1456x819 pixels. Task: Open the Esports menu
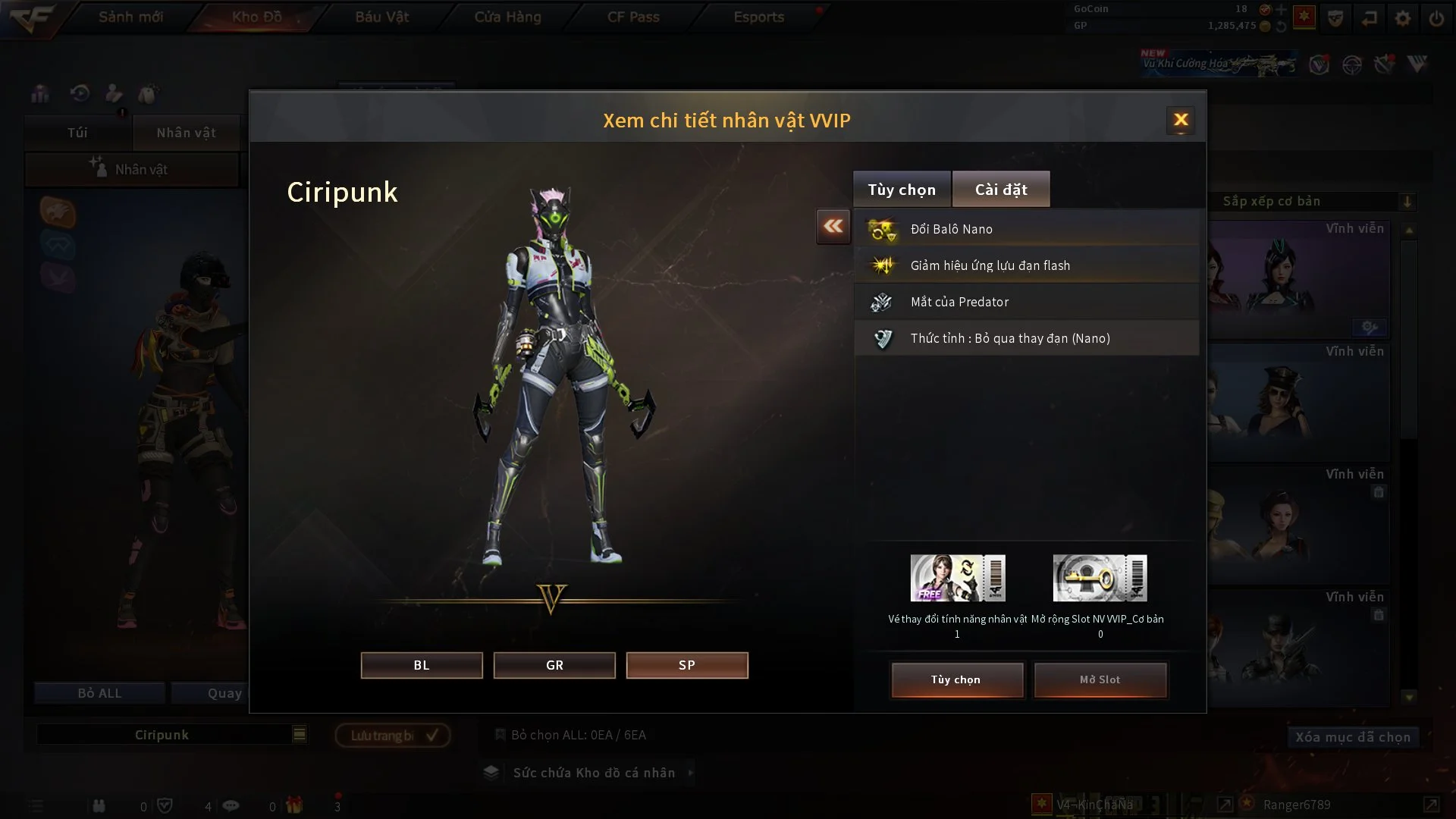click(x=758, y=17)
